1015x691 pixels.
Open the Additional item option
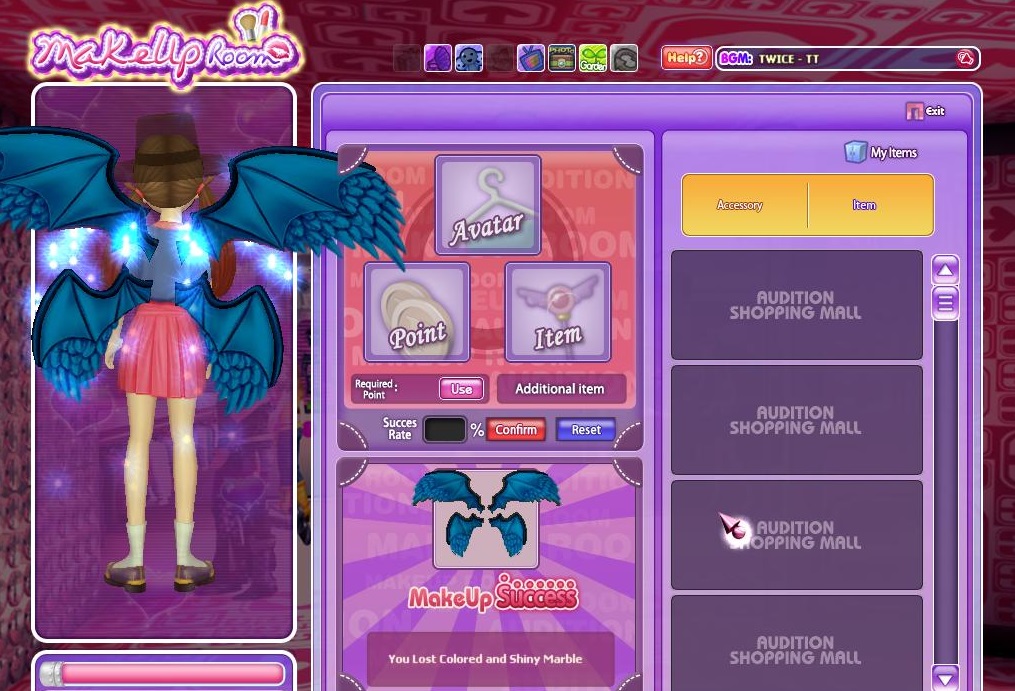coord(560,389)
